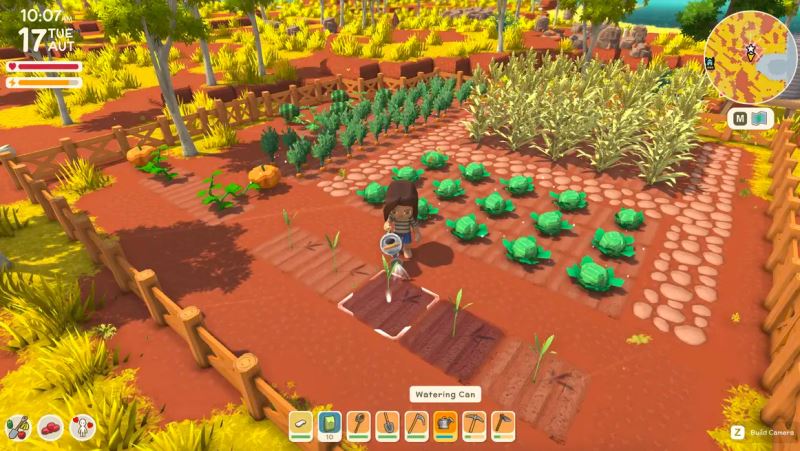This screenshot has width=800, height=451.
Task: Select the white soap bar slot
Action: pyautogui.click(x=302, y=426)
